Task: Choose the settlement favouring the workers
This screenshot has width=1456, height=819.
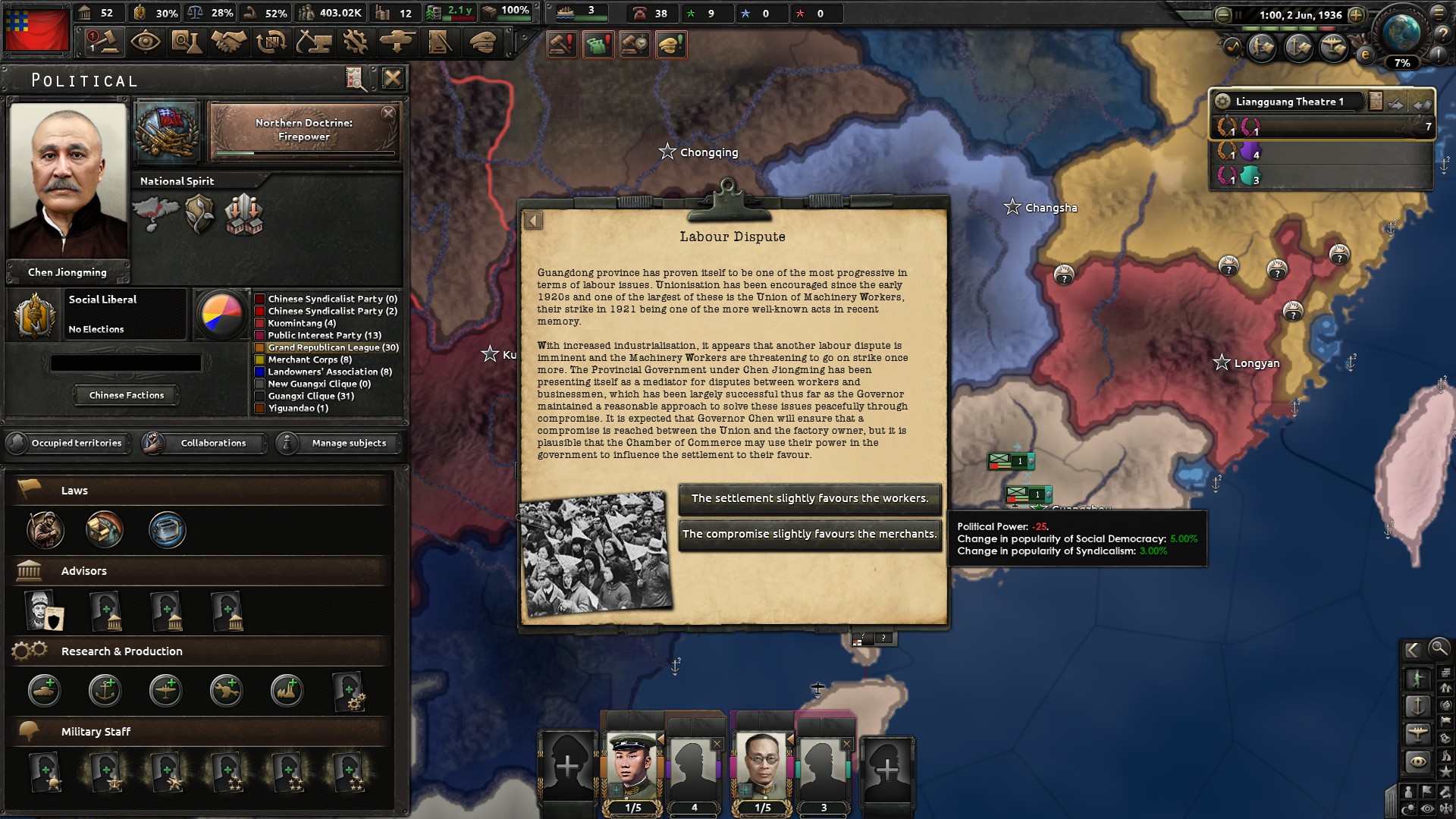Action: point(809,499)
